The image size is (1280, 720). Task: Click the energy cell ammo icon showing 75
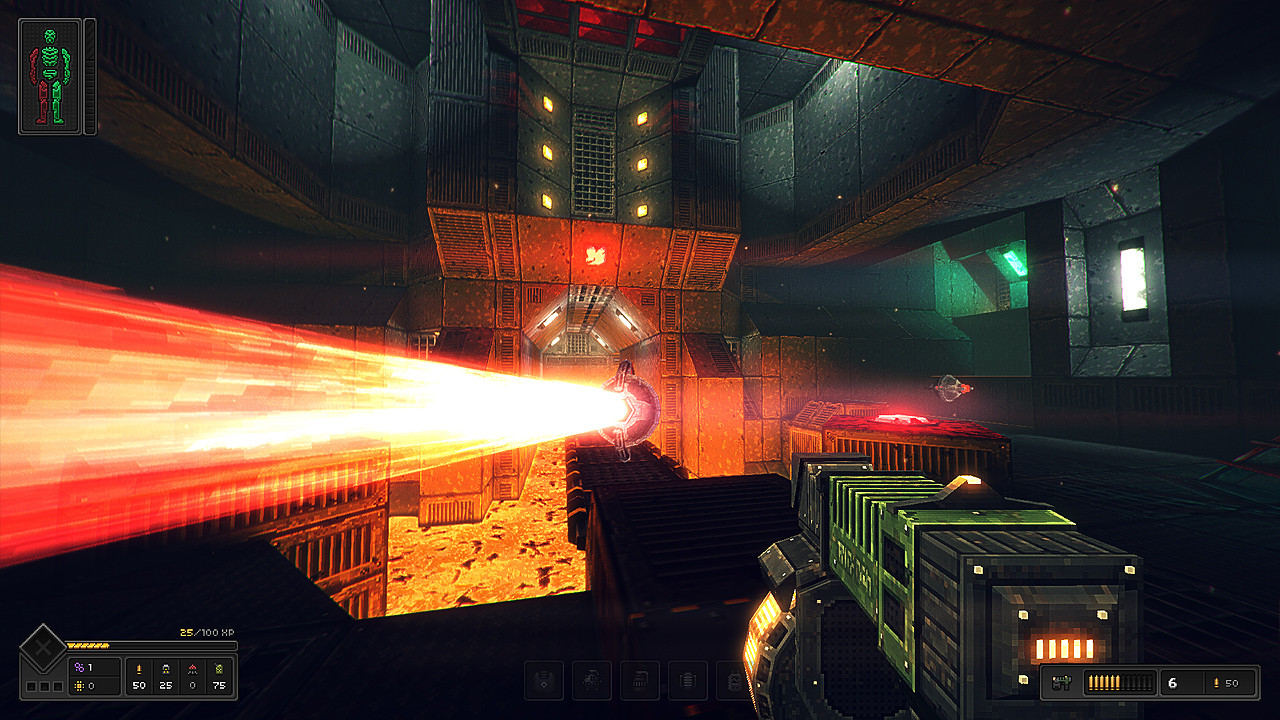coord(220,669)
